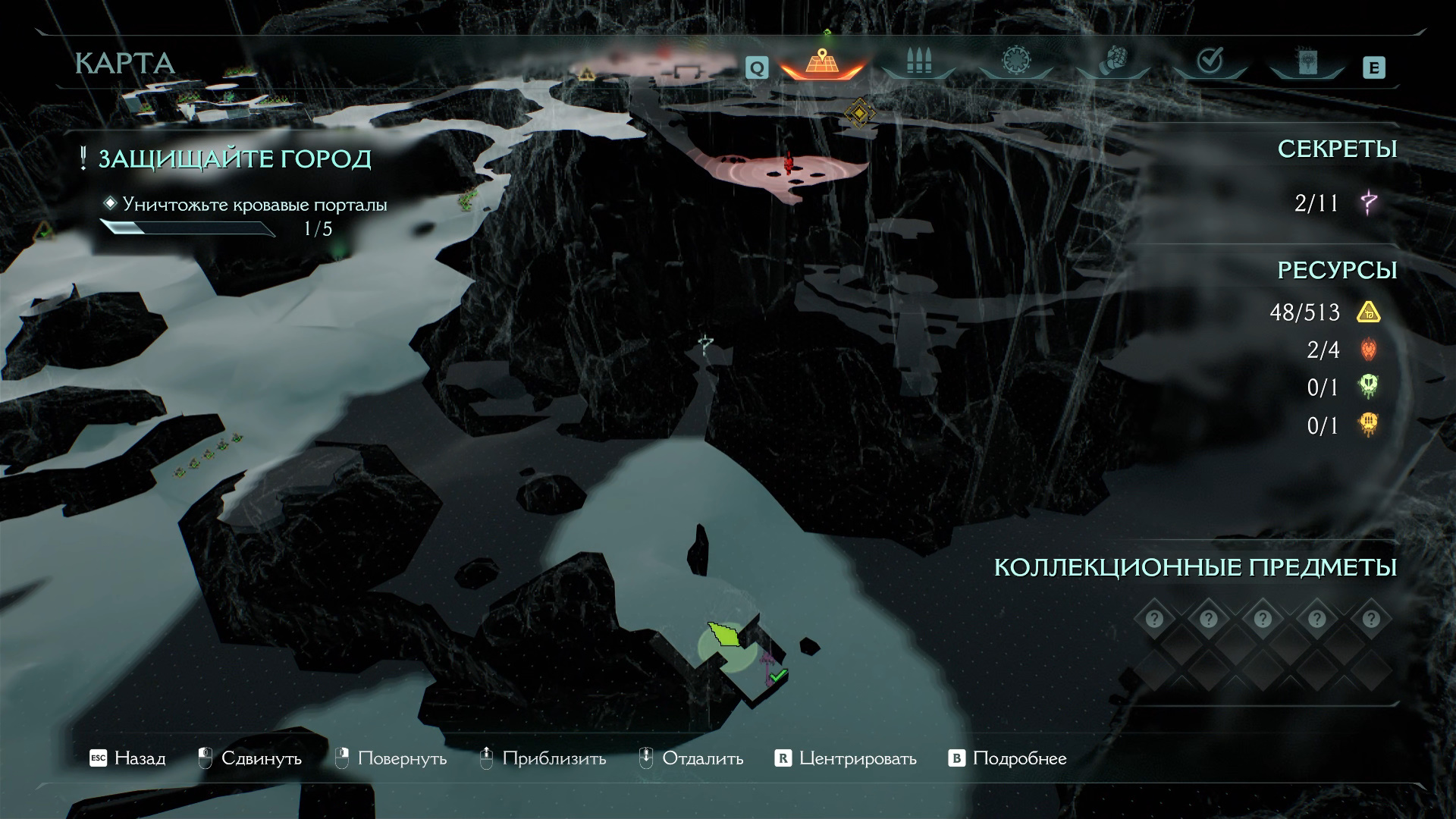This screenshot has width=1456, height=819.
Task: Click the green player arrow on the map
Action: tap(725, 634)
